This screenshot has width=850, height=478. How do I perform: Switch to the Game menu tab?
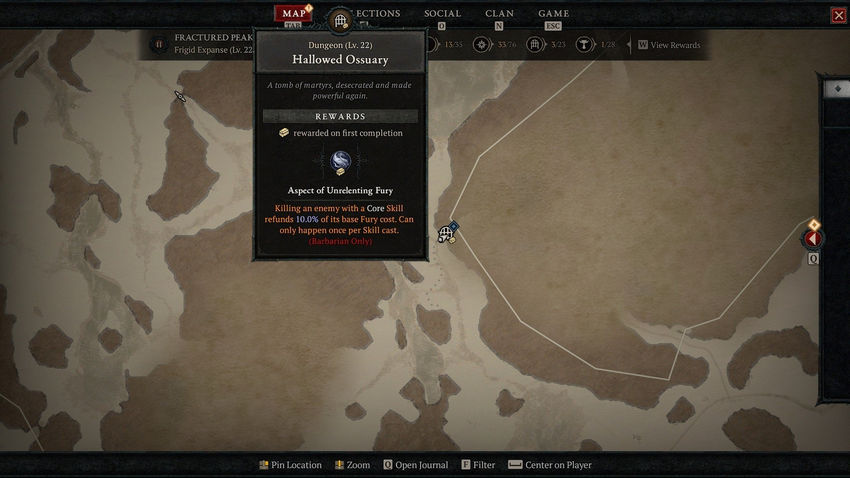click(x=554, y=14)
